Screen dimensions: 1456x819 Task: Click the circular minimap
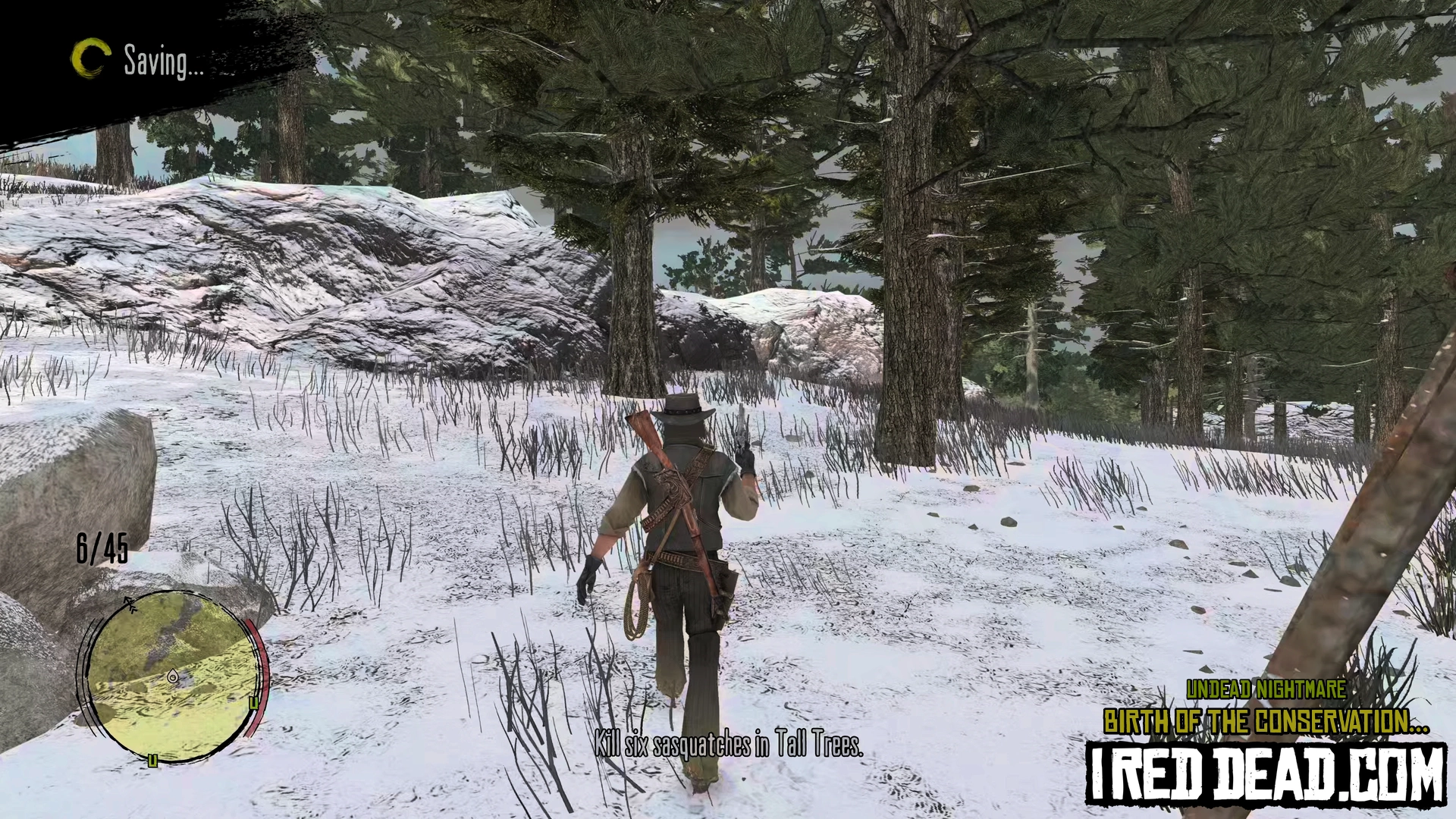pyautogui.click(x=171, y=674)
